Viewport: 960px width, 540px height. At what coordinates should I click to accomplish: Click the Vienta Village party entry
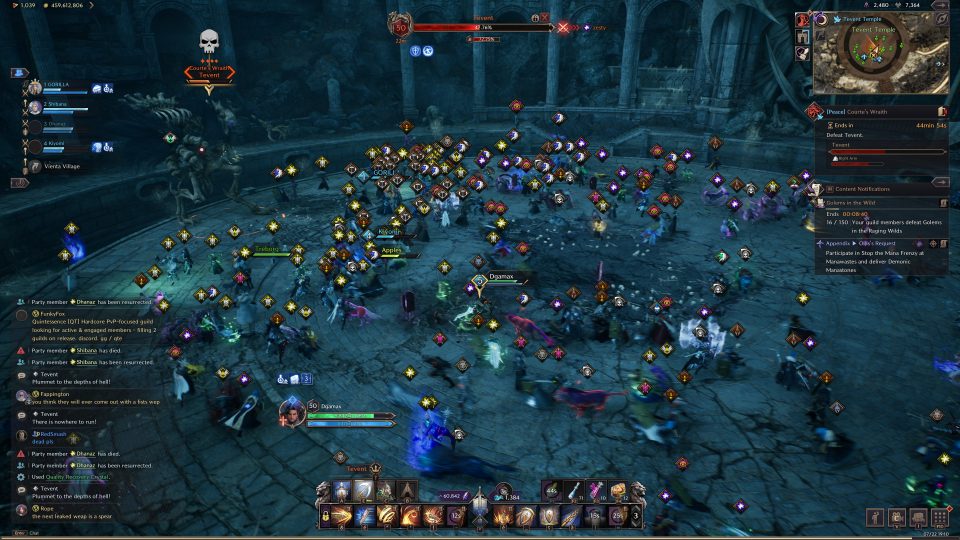click(62, 166)
